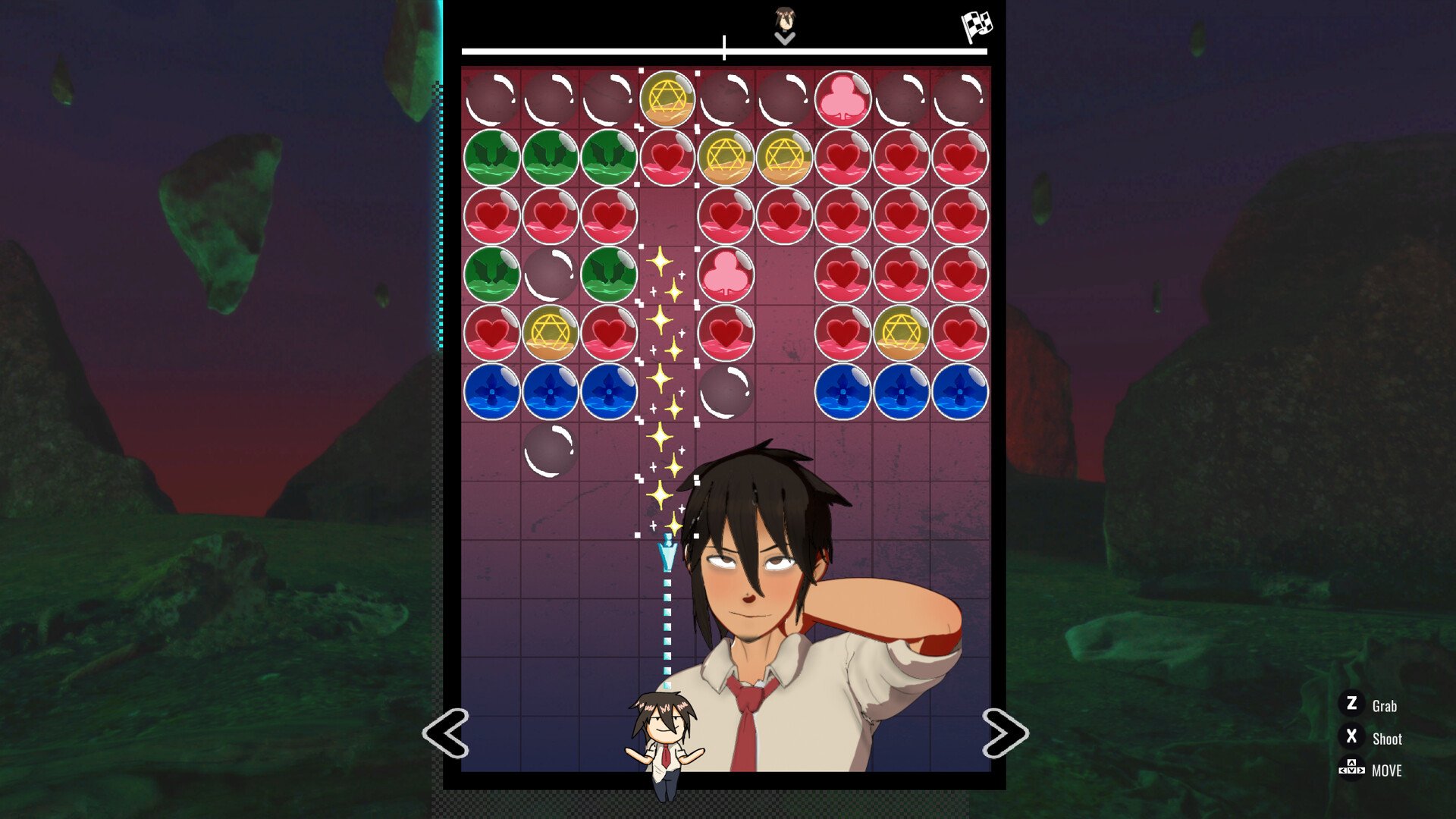Select the checkered finish flag icon

(x=977, y=27)
